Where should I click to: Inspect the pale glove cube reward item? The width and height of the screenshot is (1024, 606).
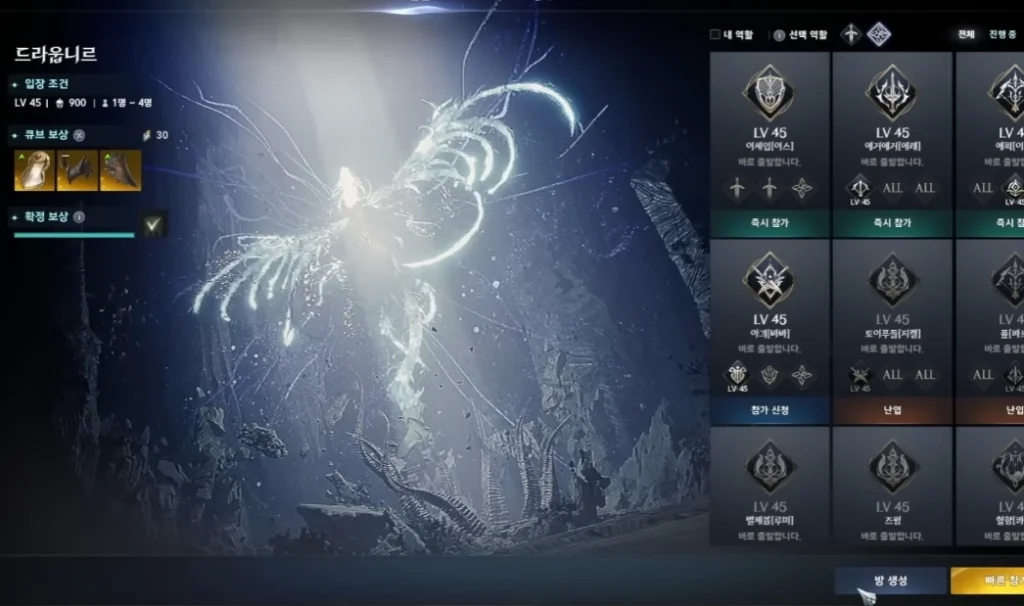point(34,171)
